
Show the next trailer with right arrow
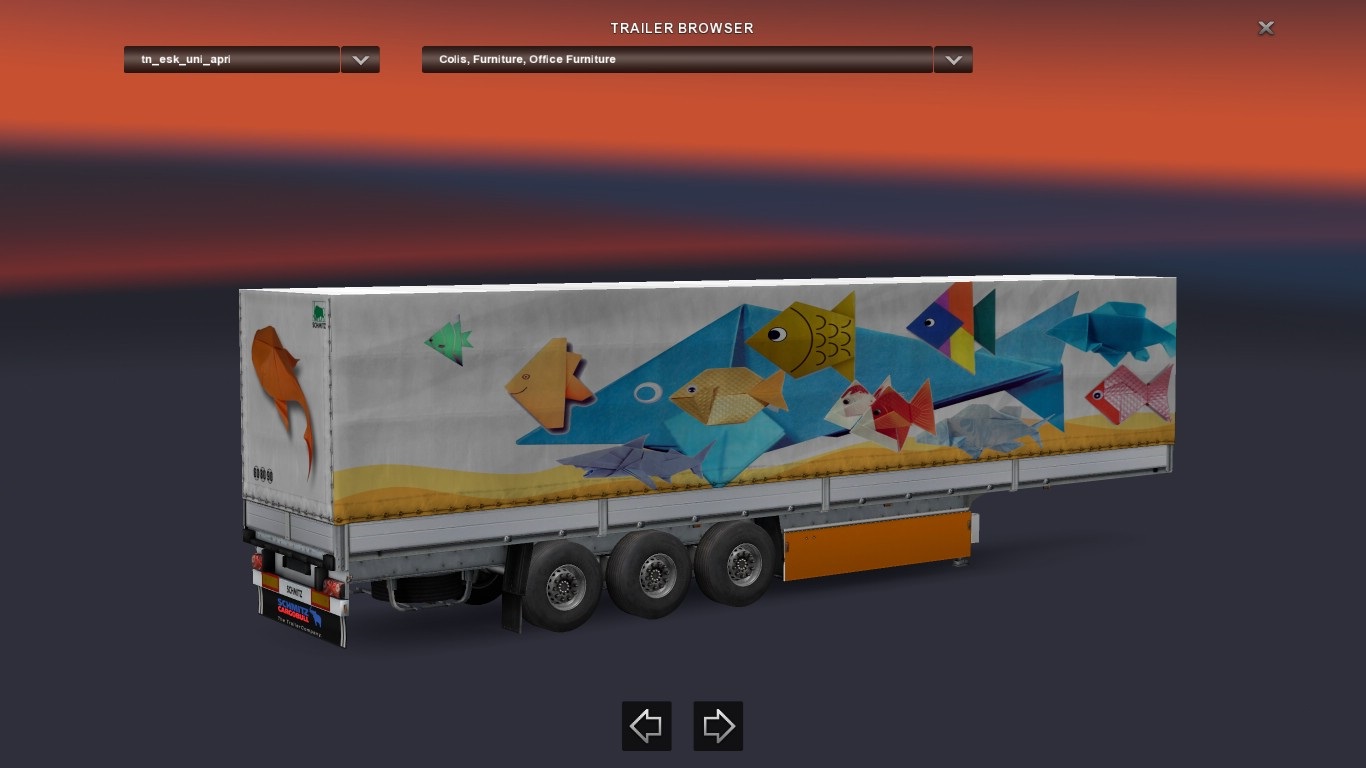click(718, 726)
